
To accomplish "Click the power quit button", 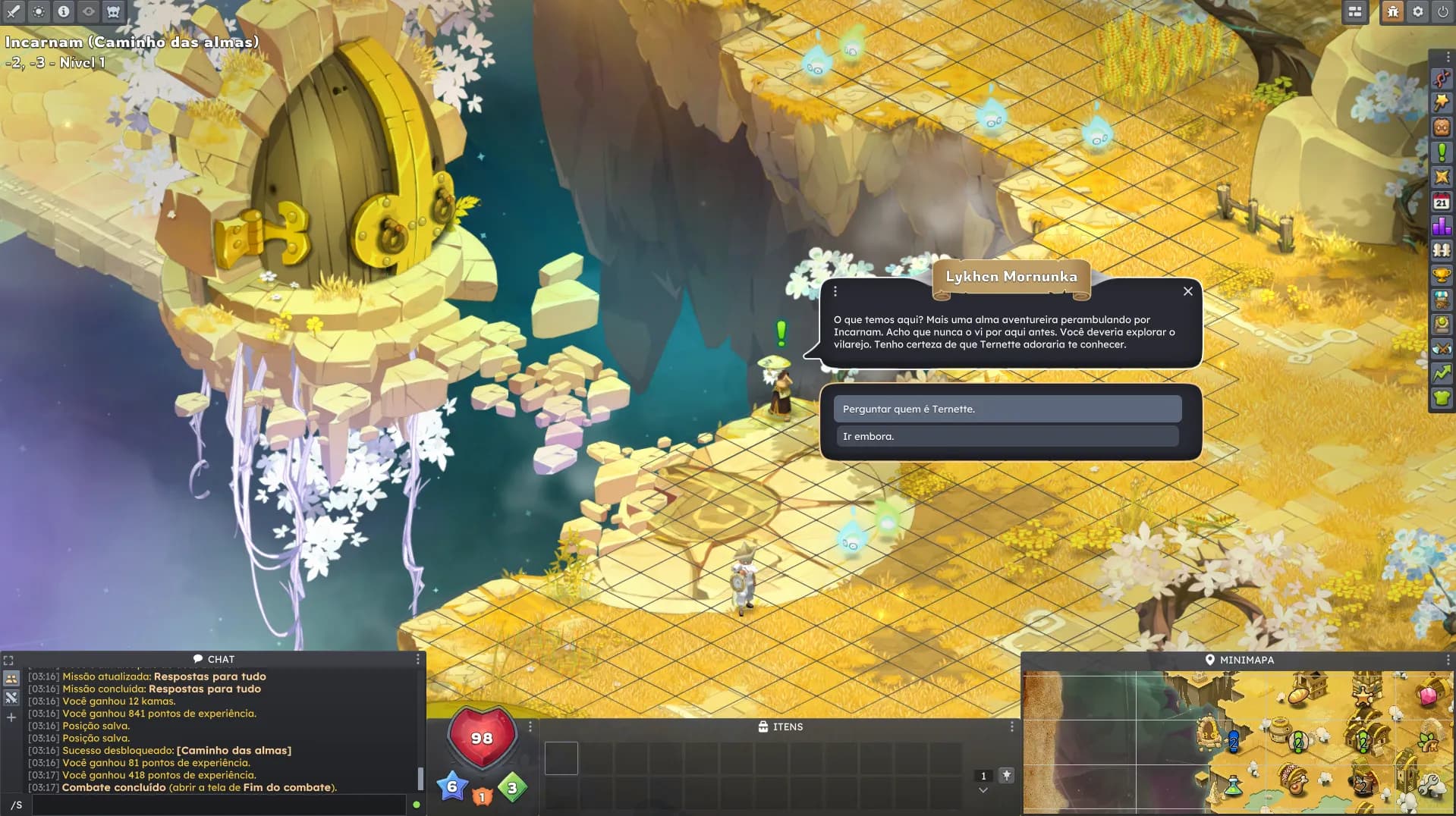I will tap(1442, 11).
